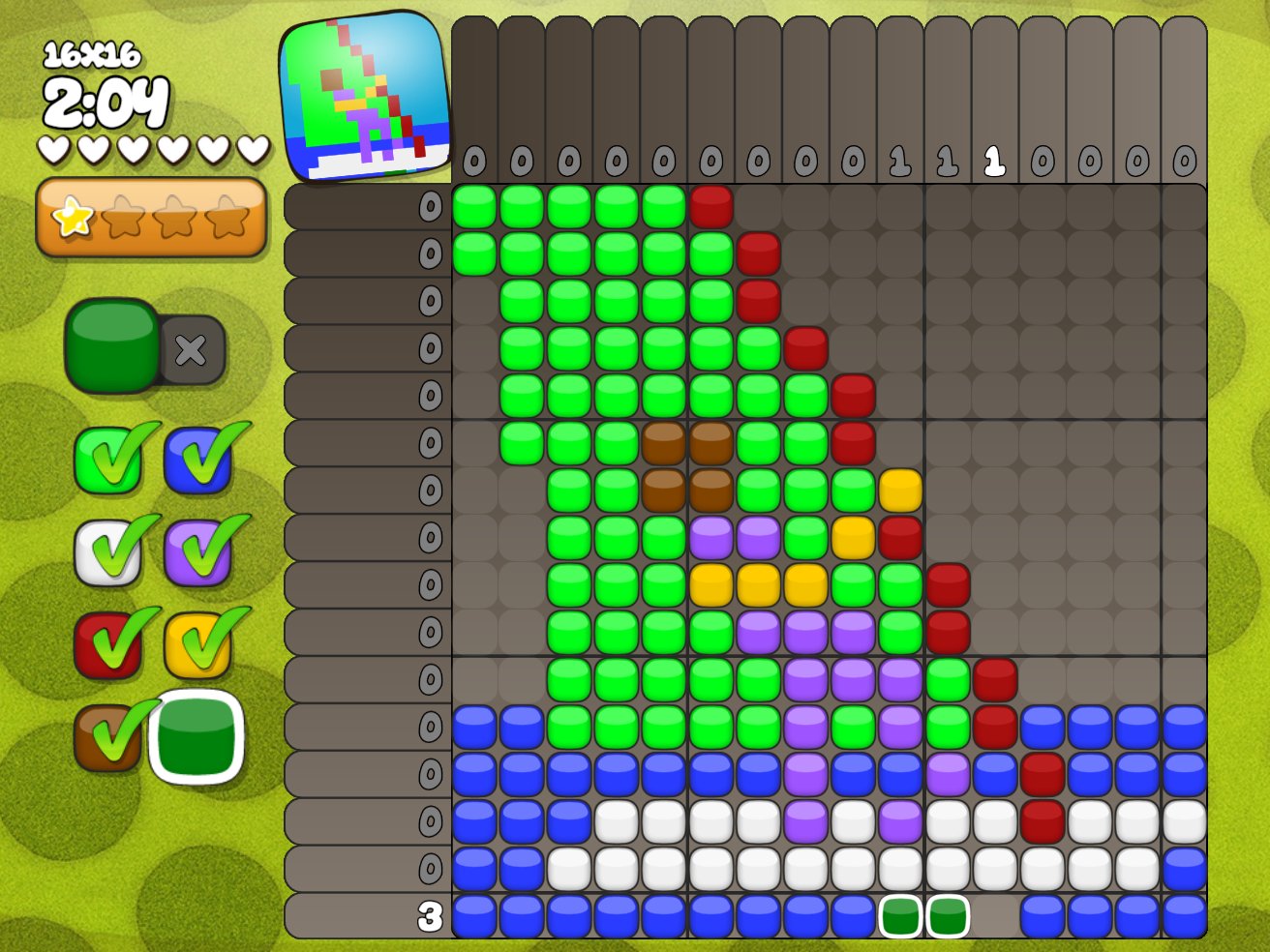Click the puzzle preview thumbnail

[x=364, y=96]
